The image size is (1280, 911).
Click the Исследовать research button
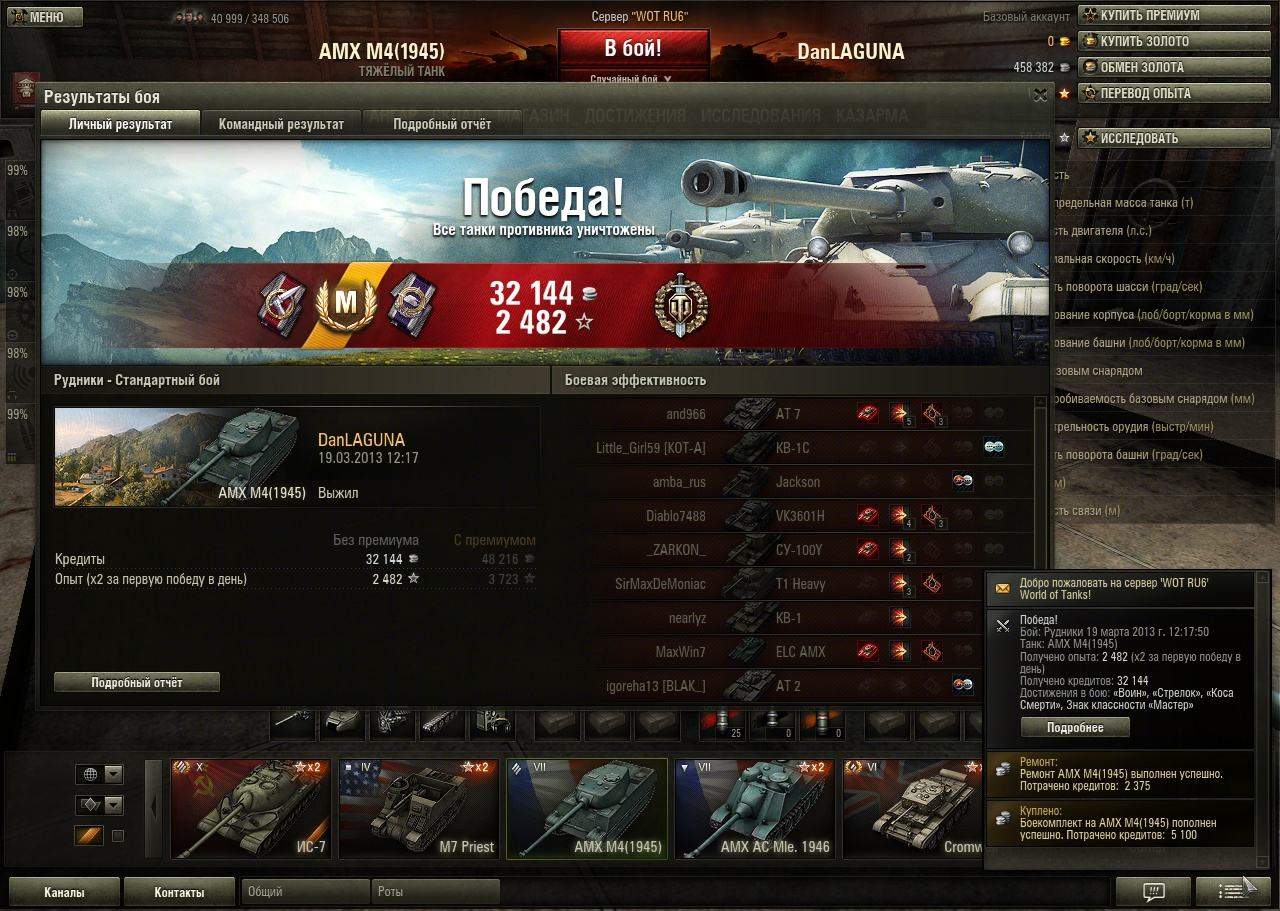pyautogui.click(x=1139, y=138)
